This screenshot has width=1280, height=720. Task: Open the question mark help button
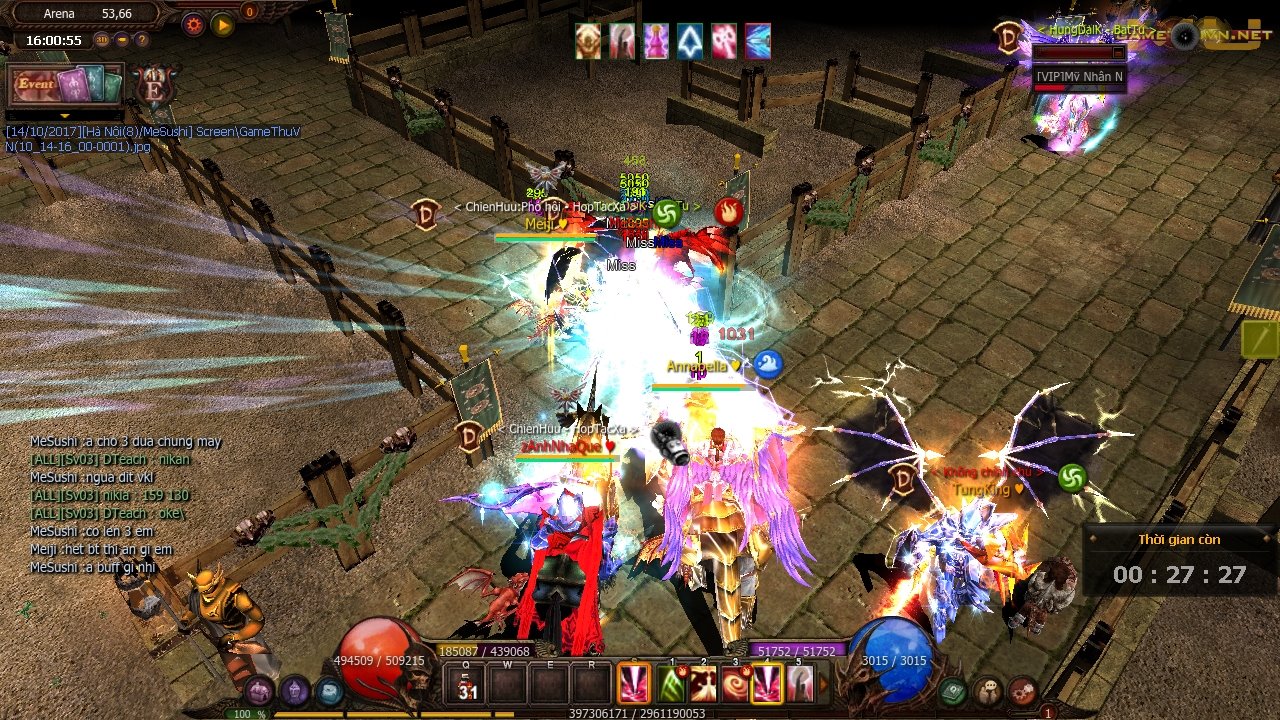pyautogui.click(x=142, y=40)
